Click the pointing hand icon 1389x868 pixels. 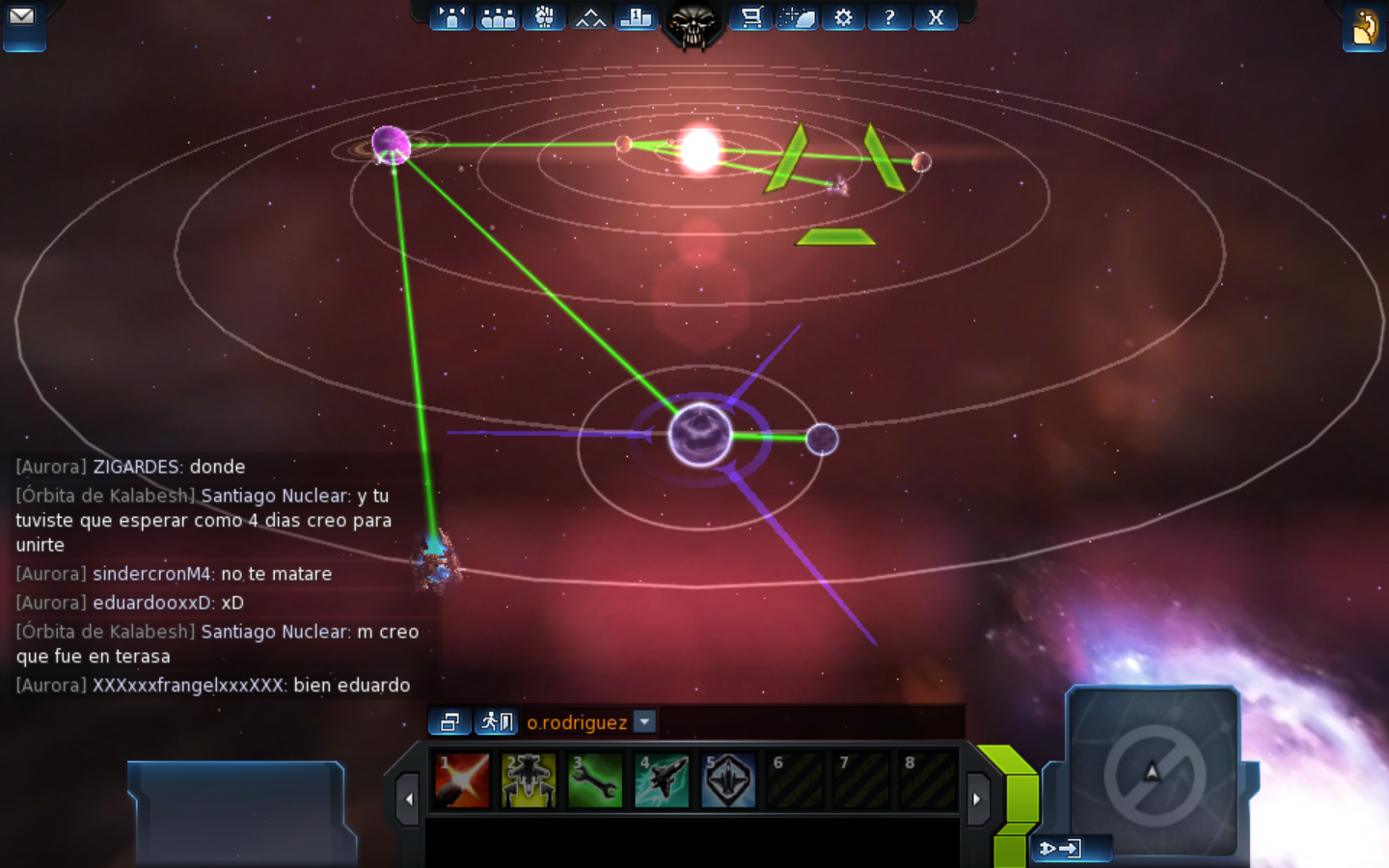[1365, 27]
